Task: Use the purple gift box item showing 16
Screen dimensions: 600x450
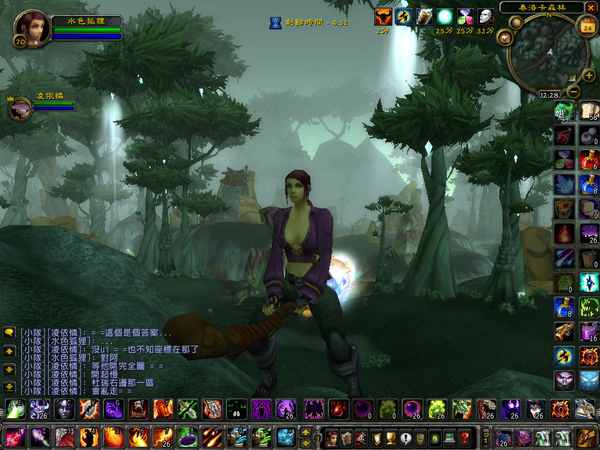Action: point(588,331)
